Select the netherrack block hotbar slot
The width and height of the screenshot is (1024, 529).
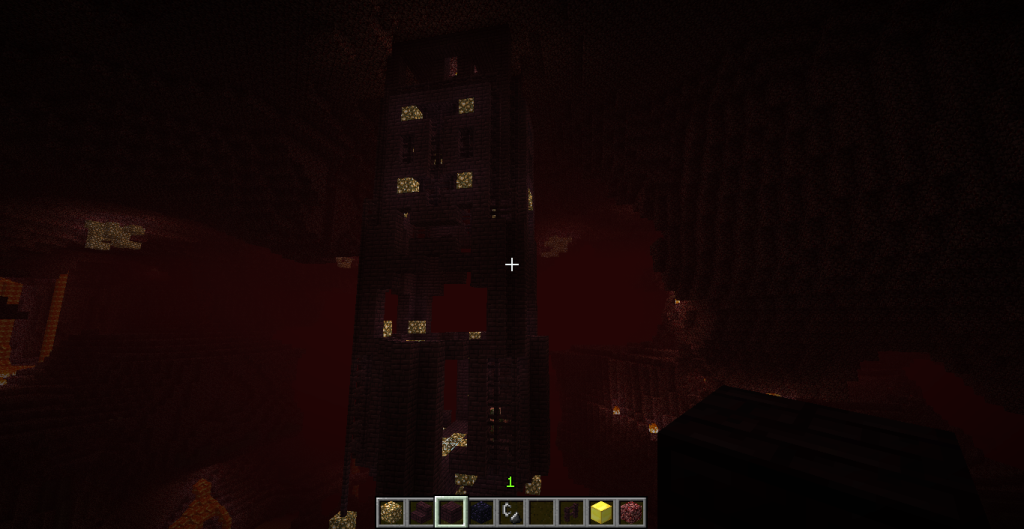tap(631, 512)
